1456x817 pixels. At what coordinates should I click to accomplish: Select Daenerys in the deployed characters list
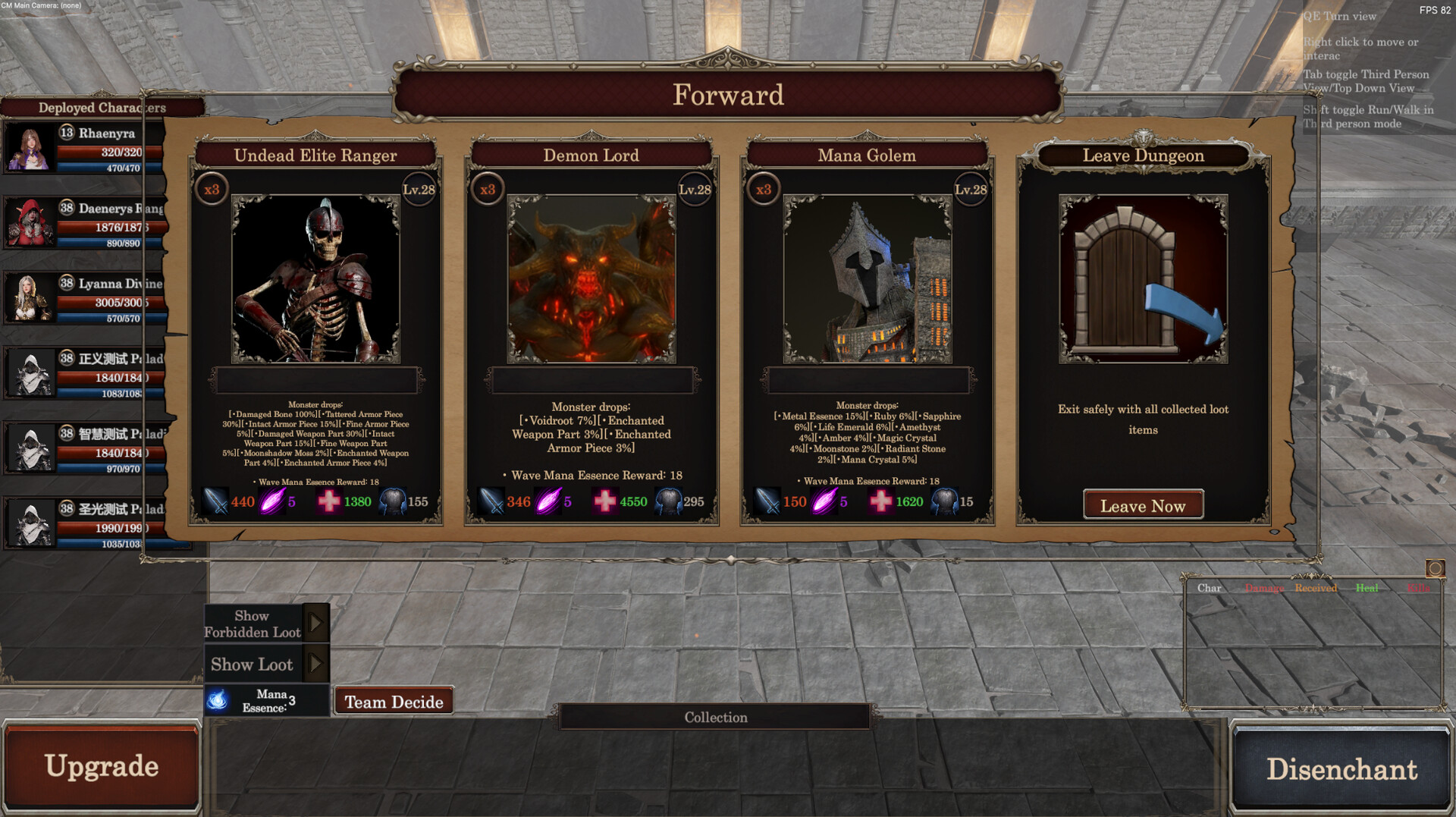point(83,223)
